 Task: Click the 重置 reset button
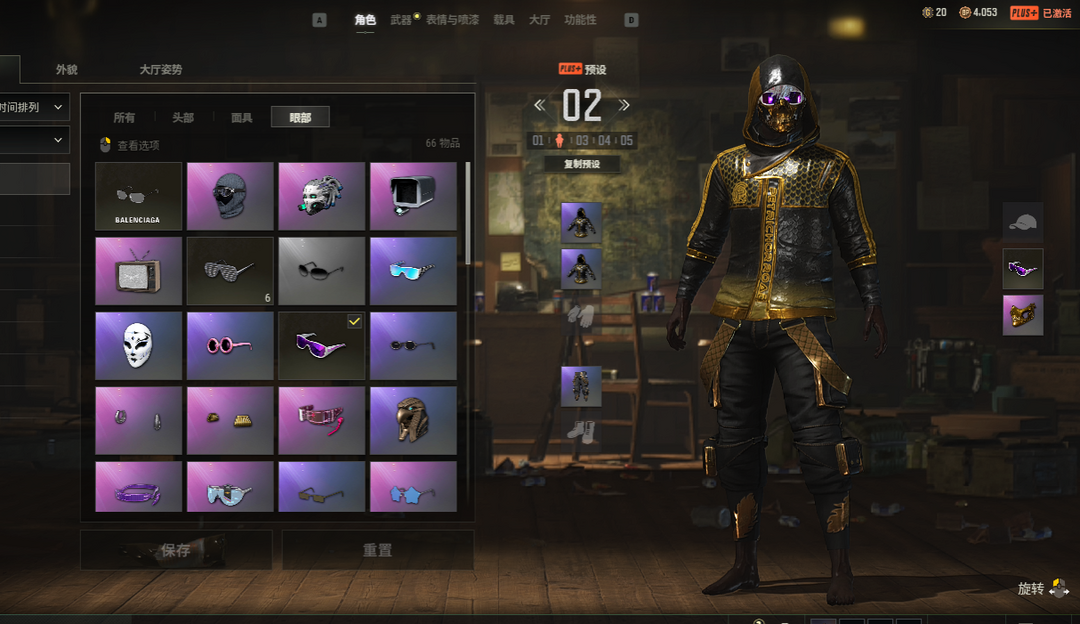(x=377, y=550)
